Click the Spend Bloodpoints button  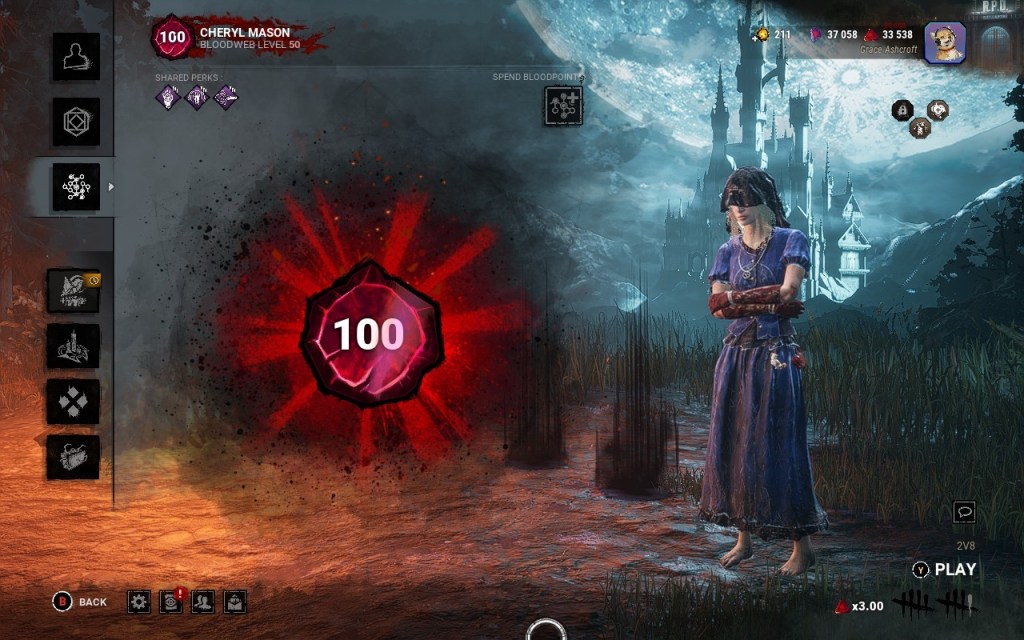(563, 106)
